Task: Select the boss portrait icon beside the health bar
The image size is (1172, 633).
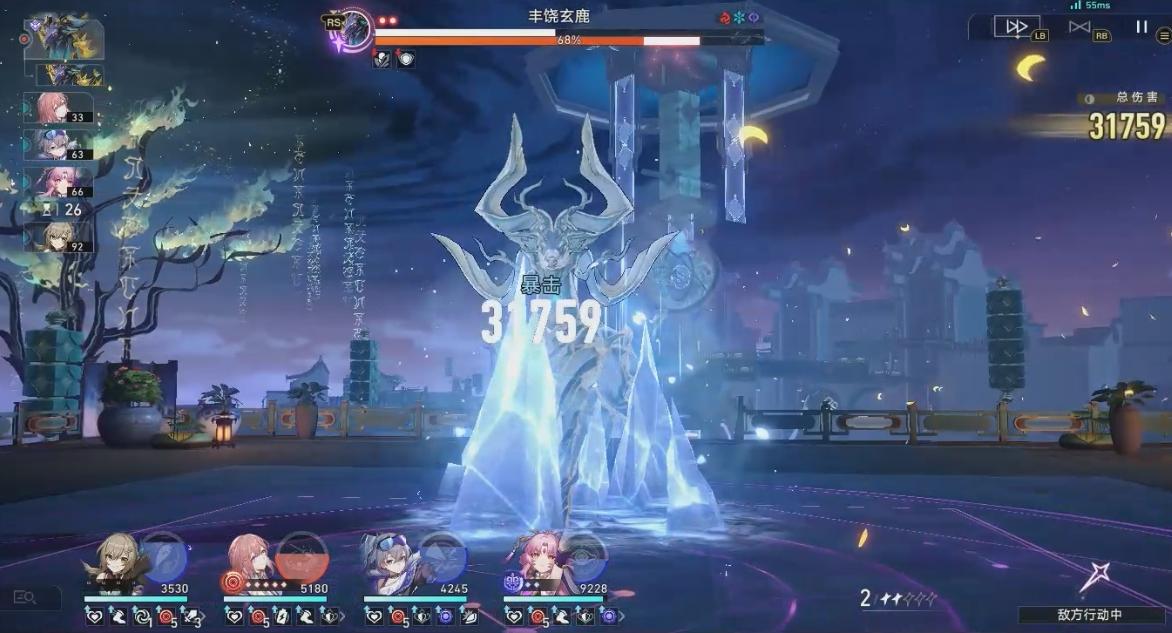Action: 354,28
